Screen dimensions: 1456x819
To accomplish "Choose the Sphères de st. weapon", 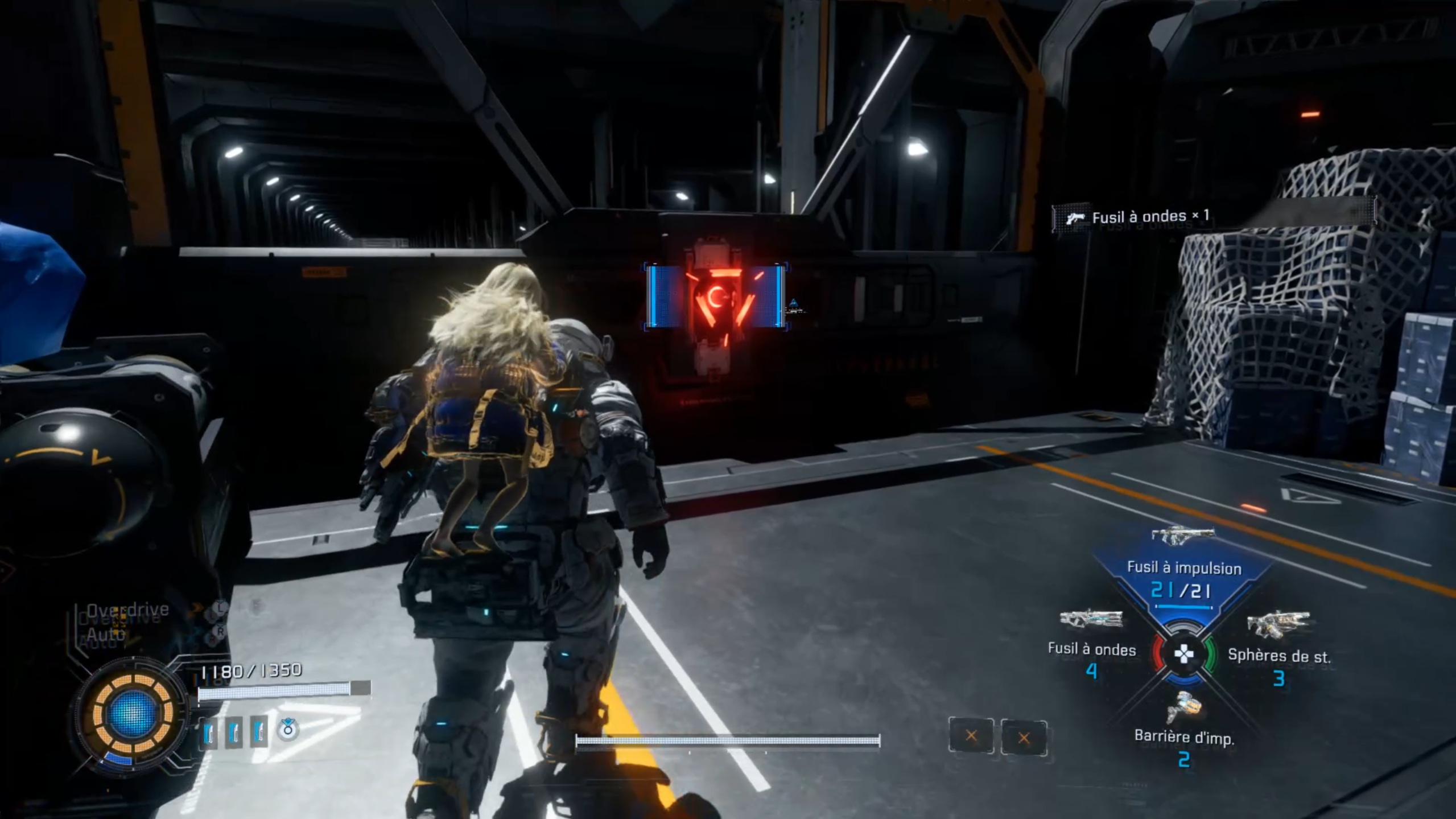I will click(1278, 649).
